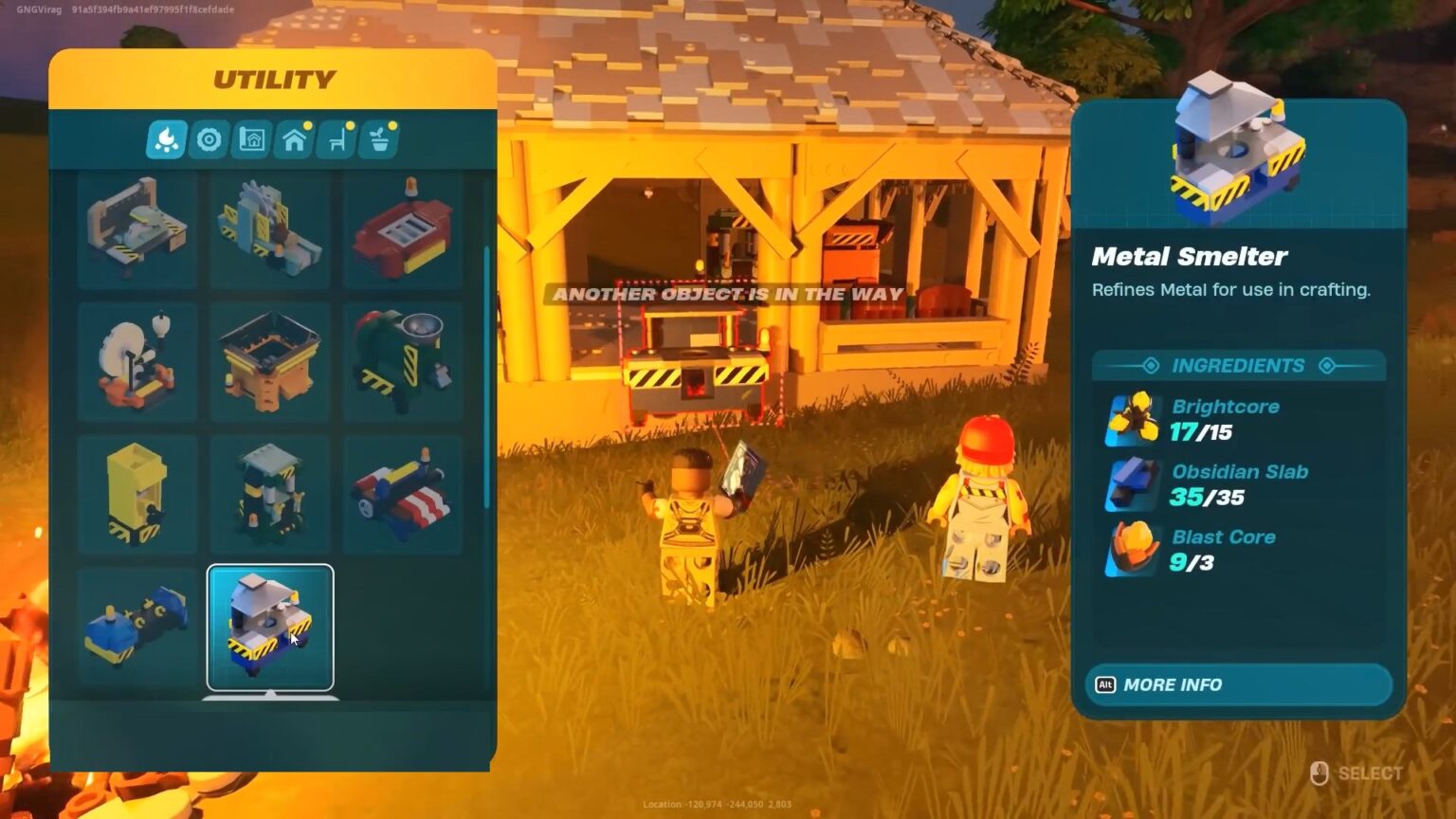Click the Brightcore ingredient icon
The height and width of the screenshot is (819, 1456).
point(1133,417)
